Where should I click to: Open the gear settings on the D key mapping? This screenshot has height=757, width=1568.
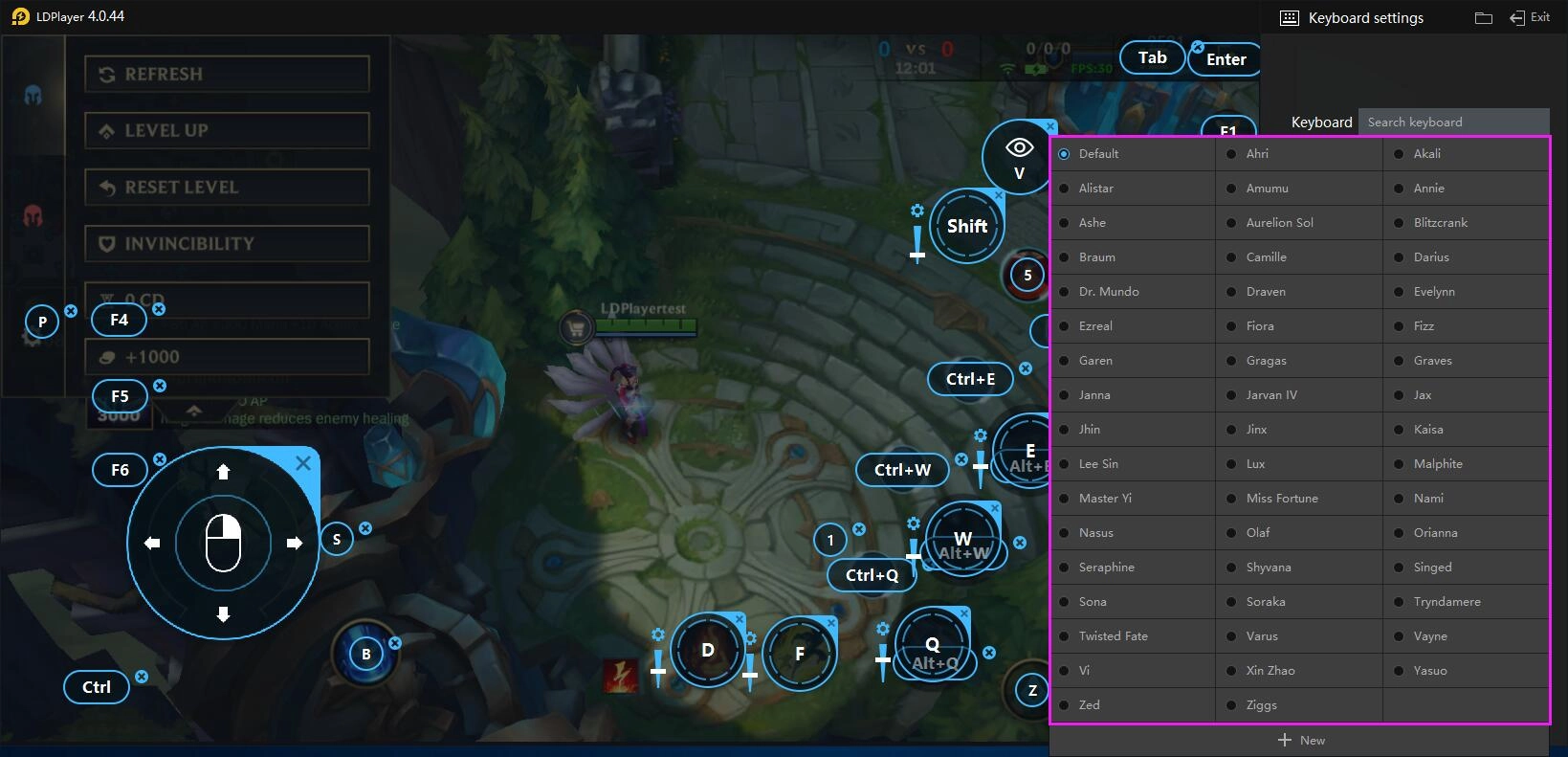[658, 635]
